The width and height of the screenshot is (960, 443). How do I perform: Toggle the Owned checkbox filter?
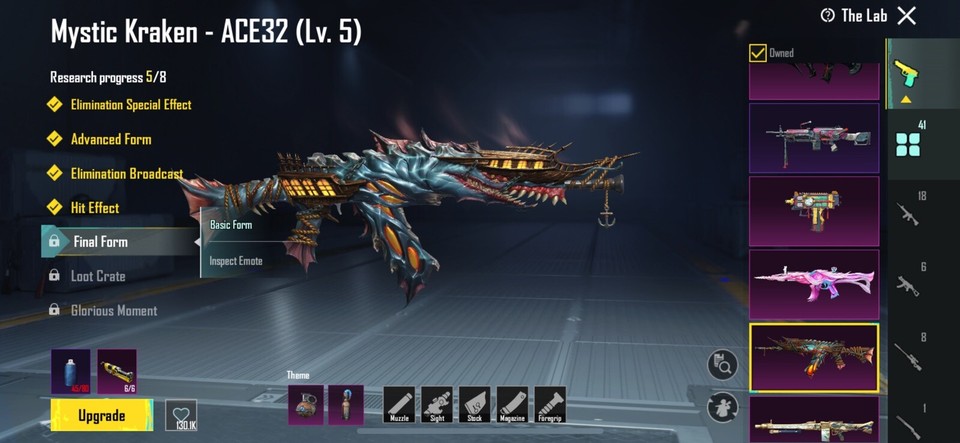[x=758, y=52]
